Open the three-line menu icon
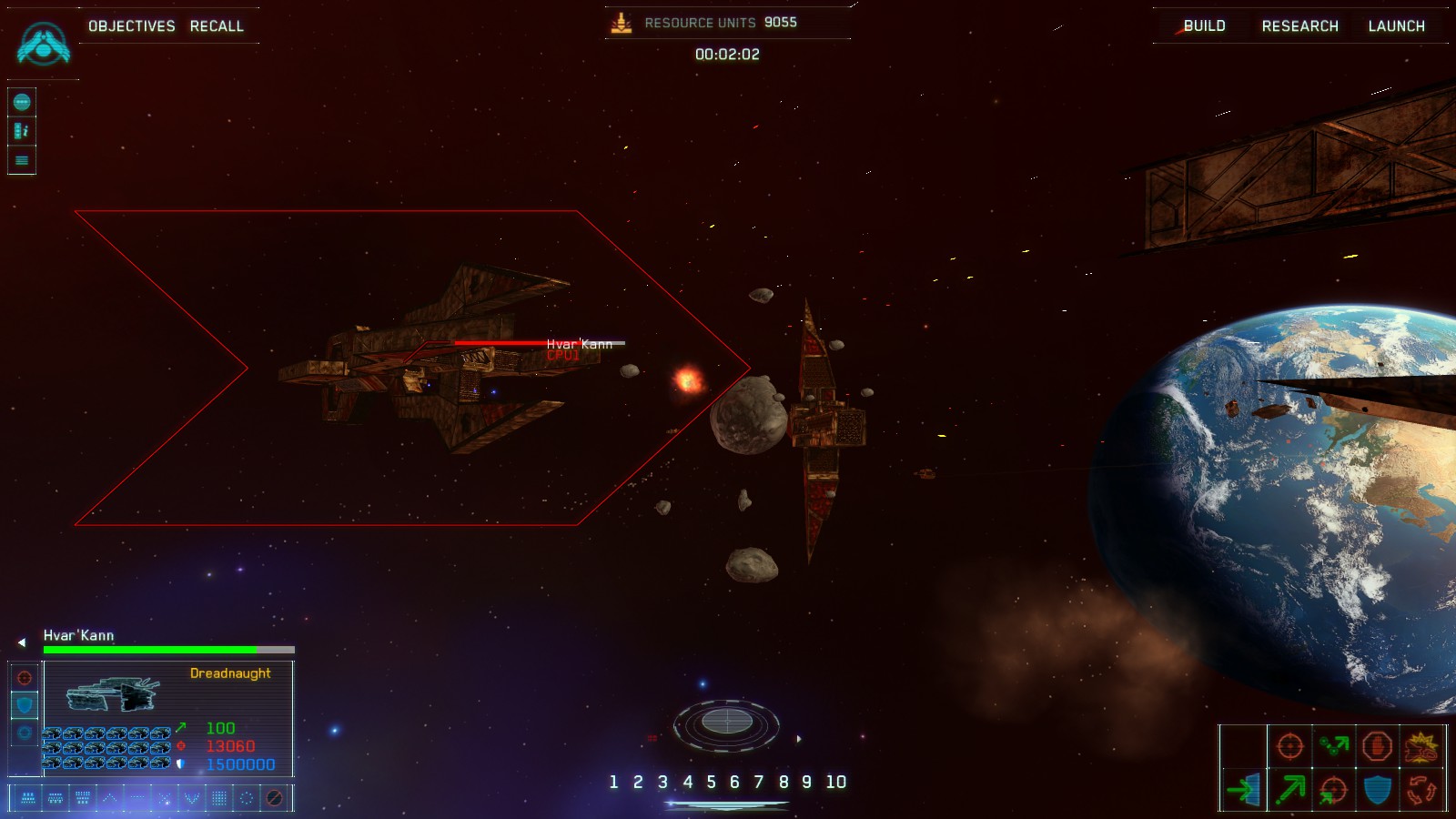 (x=22, y=160)
